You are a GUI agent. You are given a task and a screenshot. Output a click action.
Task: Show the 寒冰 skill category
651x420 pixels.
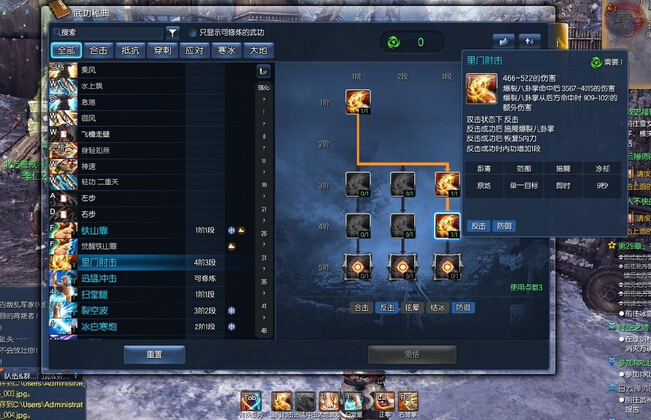[226, 50]
